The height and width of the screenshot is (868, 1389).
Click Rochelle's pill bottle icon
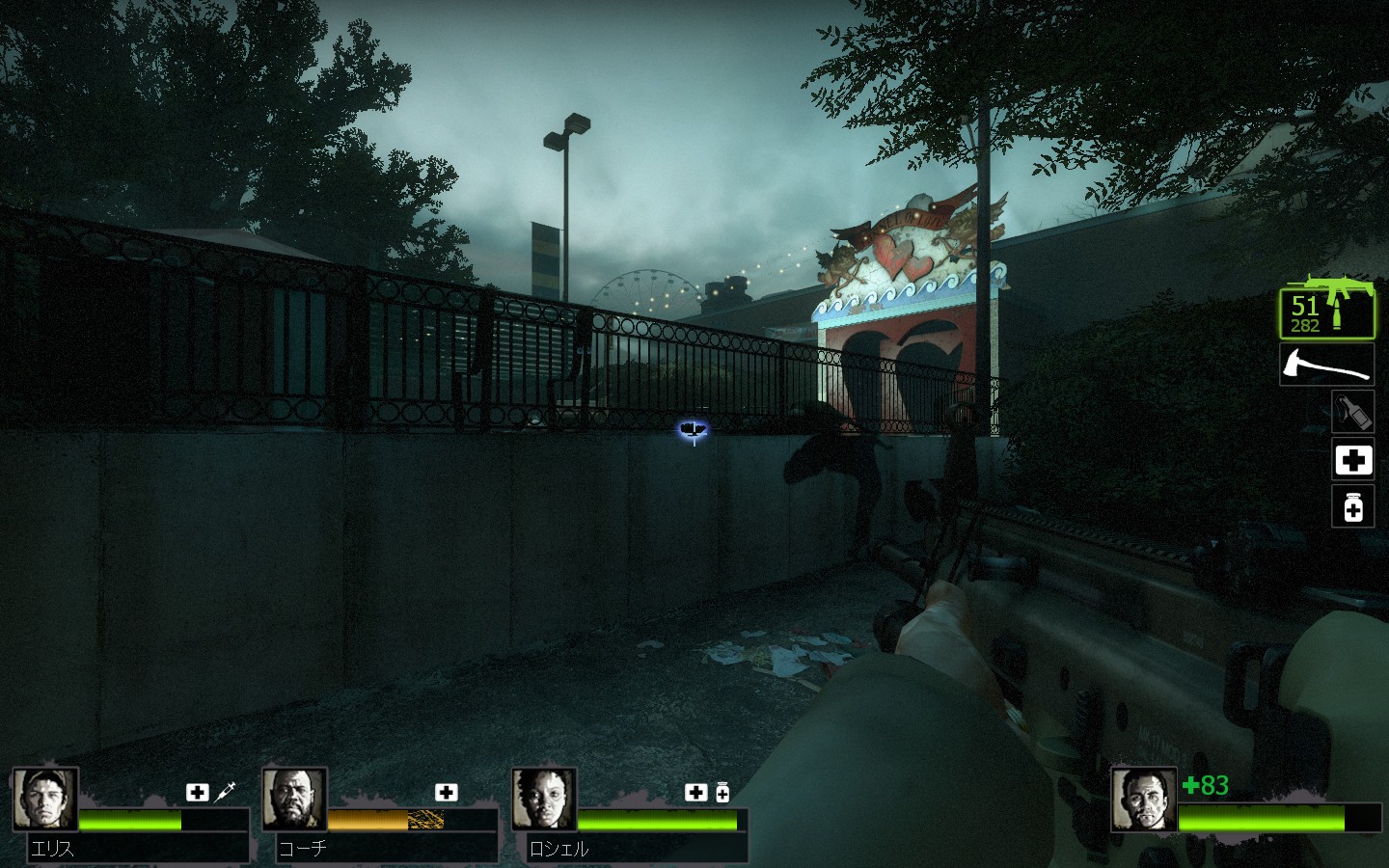click(722, 793)
